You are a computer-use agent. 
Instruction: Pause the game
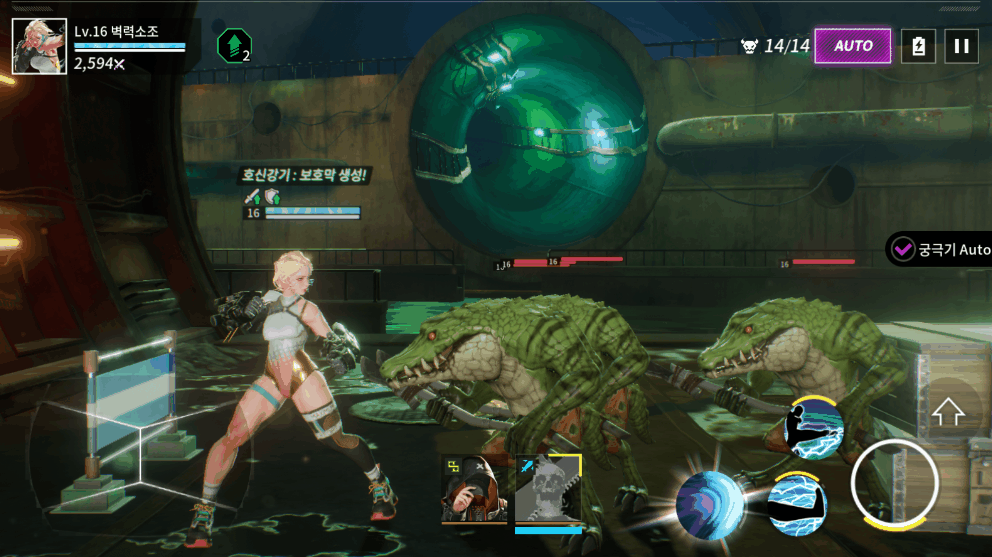961,46
